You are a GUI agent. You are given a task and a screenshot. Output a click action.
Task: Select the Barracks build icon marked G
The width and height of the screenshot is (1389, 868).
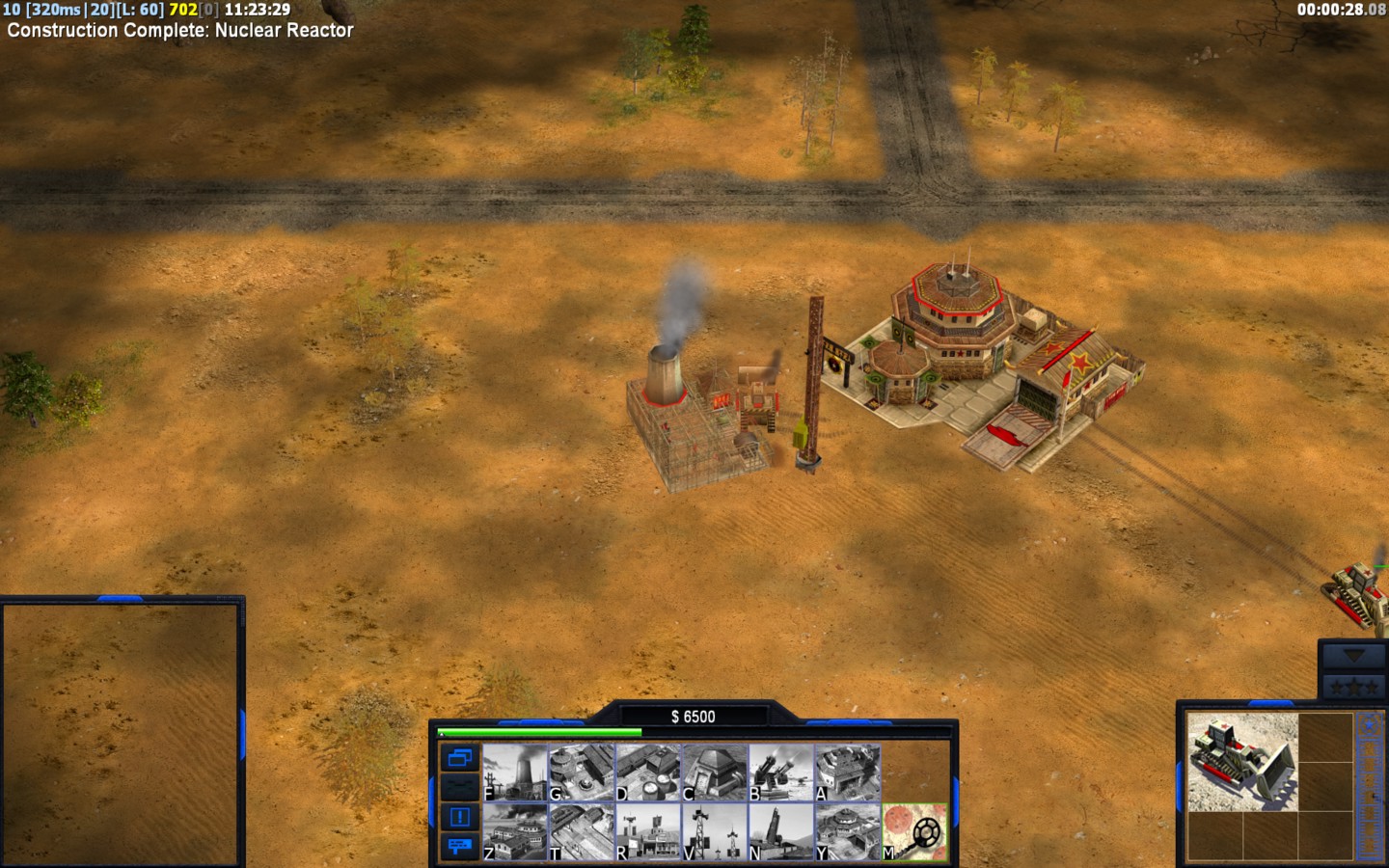[581, 773]
